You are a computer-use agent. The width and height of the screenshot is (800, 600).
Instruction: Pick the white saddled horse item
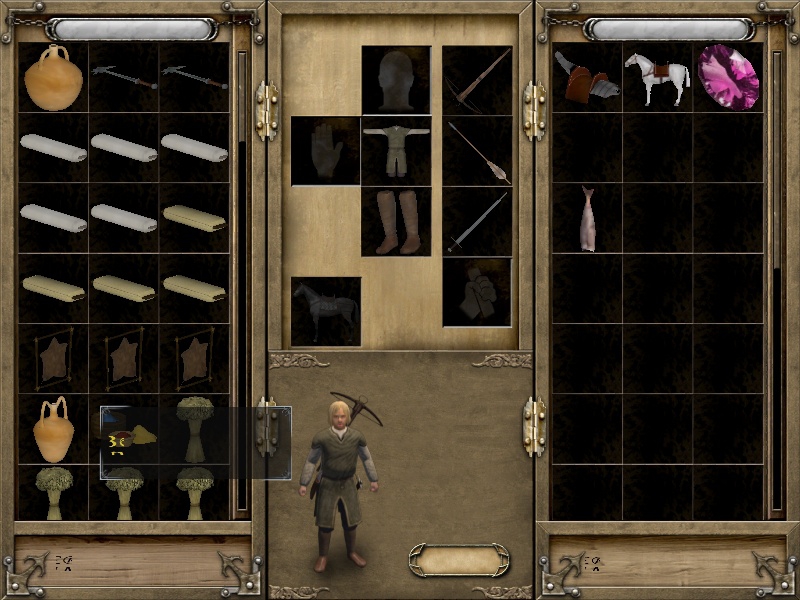[658, 77]
